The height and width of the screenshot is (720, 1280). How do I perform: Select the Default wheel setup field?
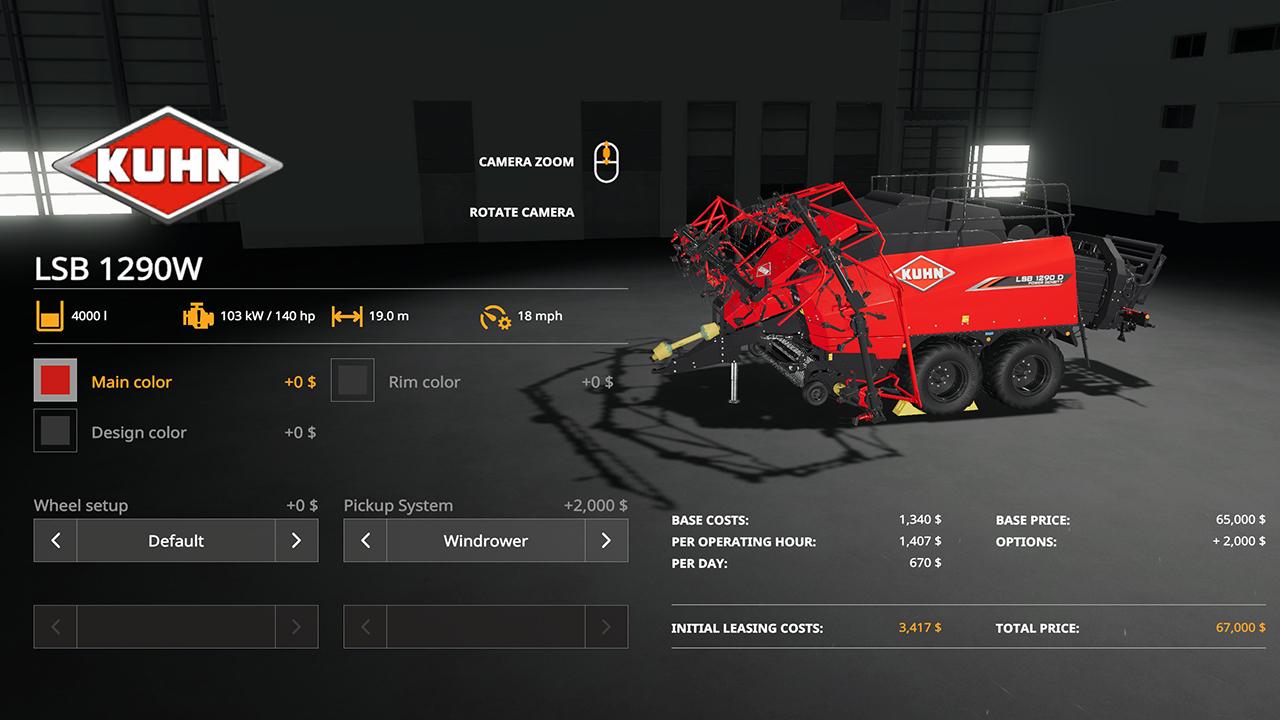[176, 540]
